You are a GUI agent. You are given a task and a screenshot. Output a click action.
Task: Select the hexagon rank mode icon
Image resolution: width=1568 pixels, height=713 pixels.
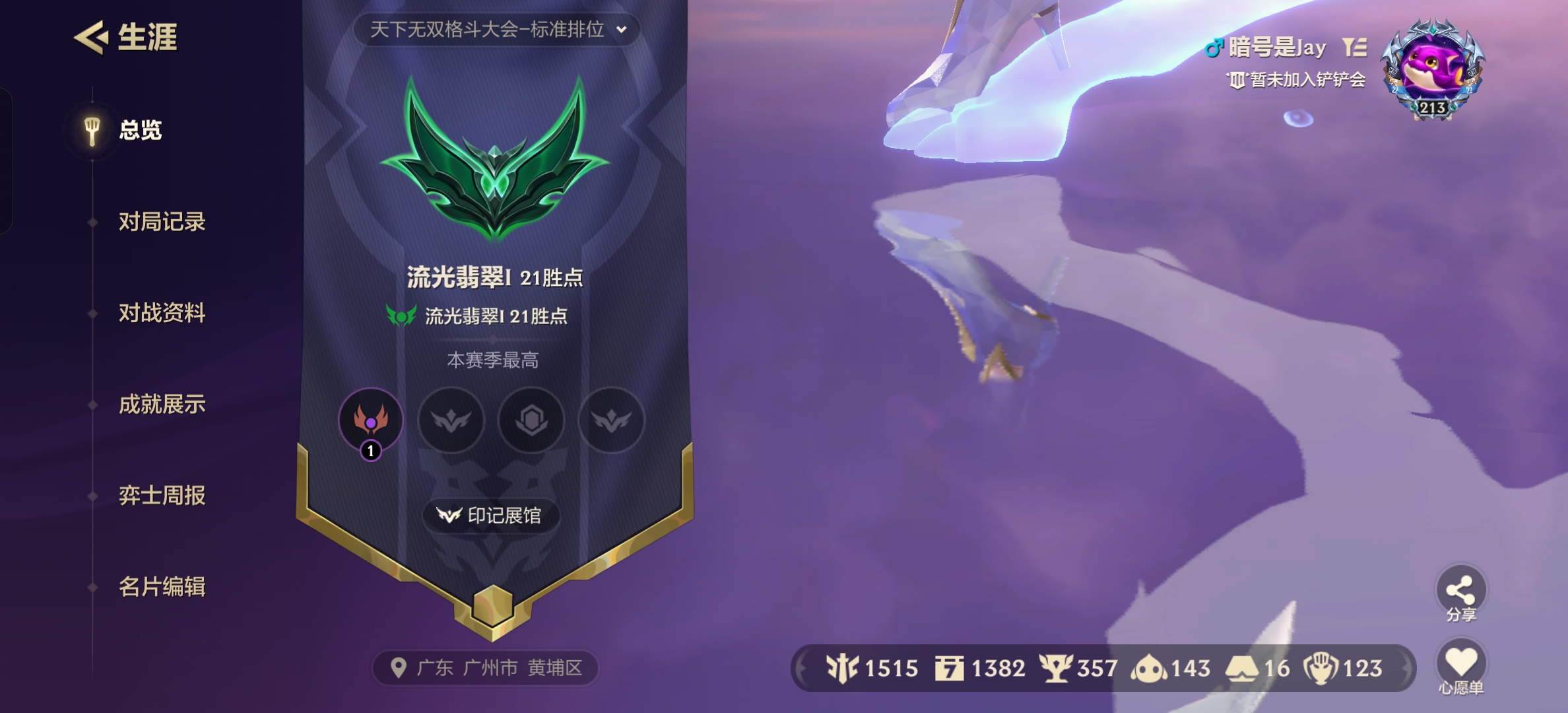532,421
